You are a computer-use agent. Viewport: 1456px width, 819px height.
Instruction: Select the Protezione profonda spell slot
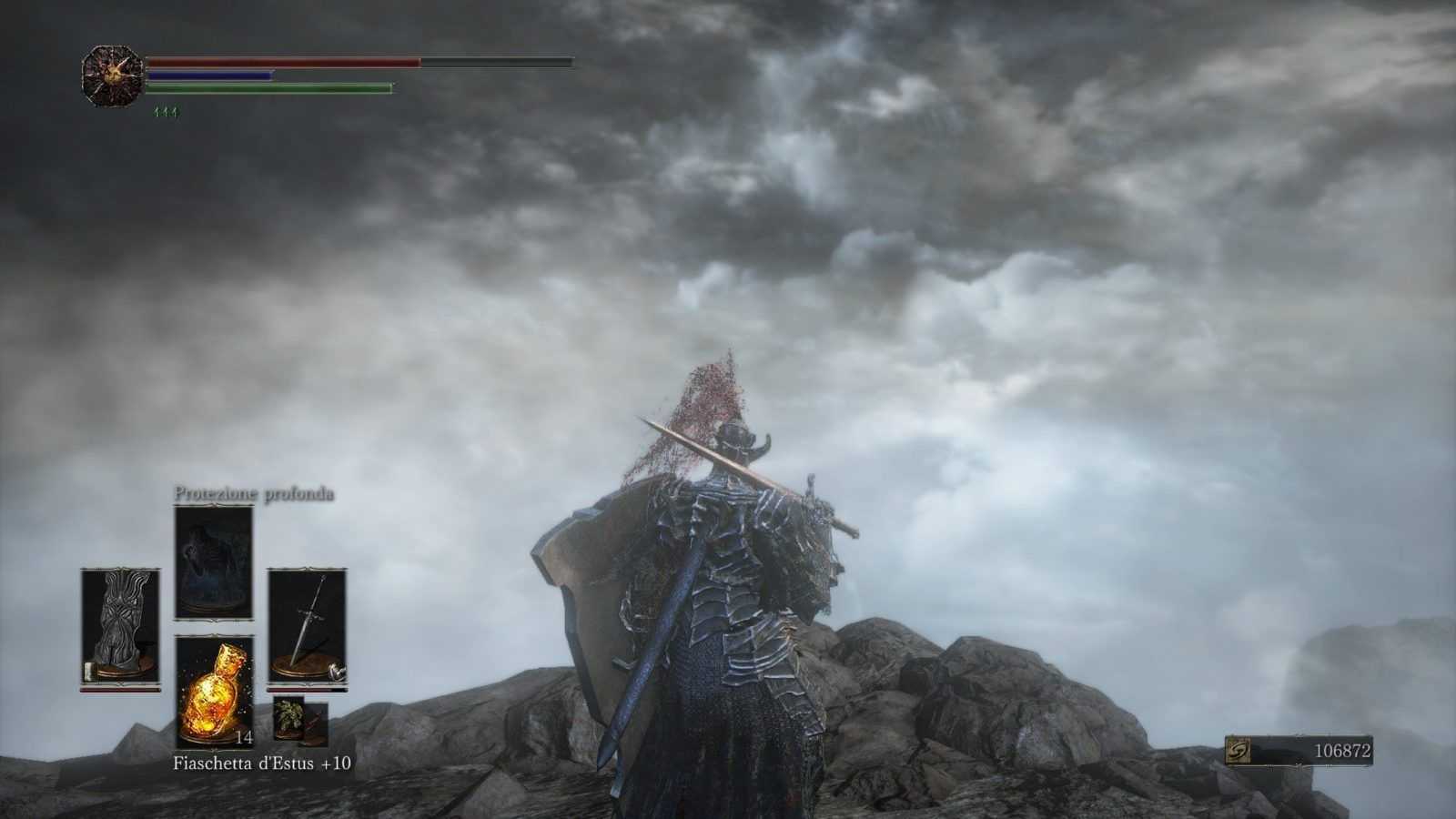coord(214,562)
